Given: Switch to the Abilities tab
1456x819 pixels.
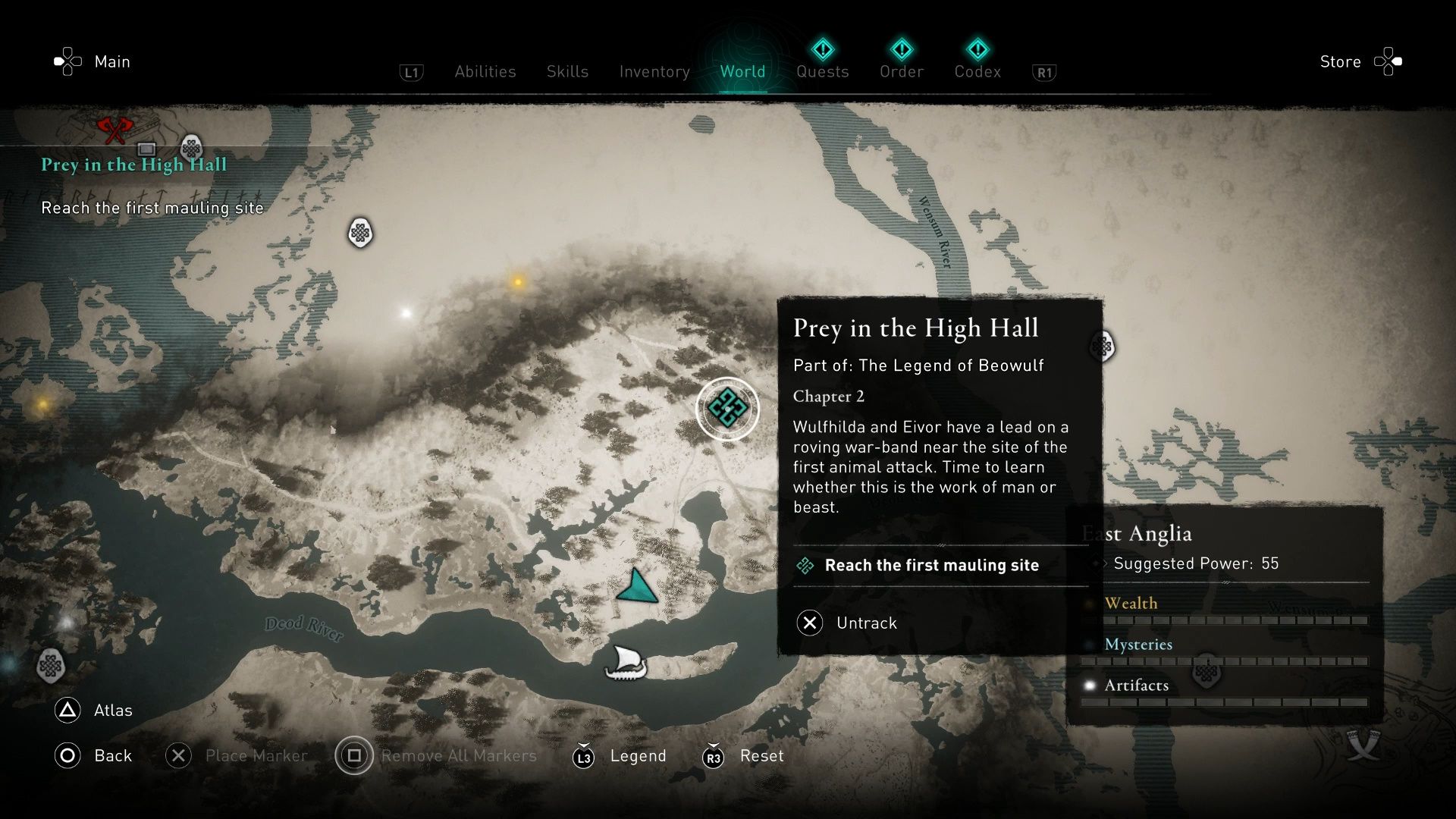Looking at the screenshot, I should click(x=485, y=72).
